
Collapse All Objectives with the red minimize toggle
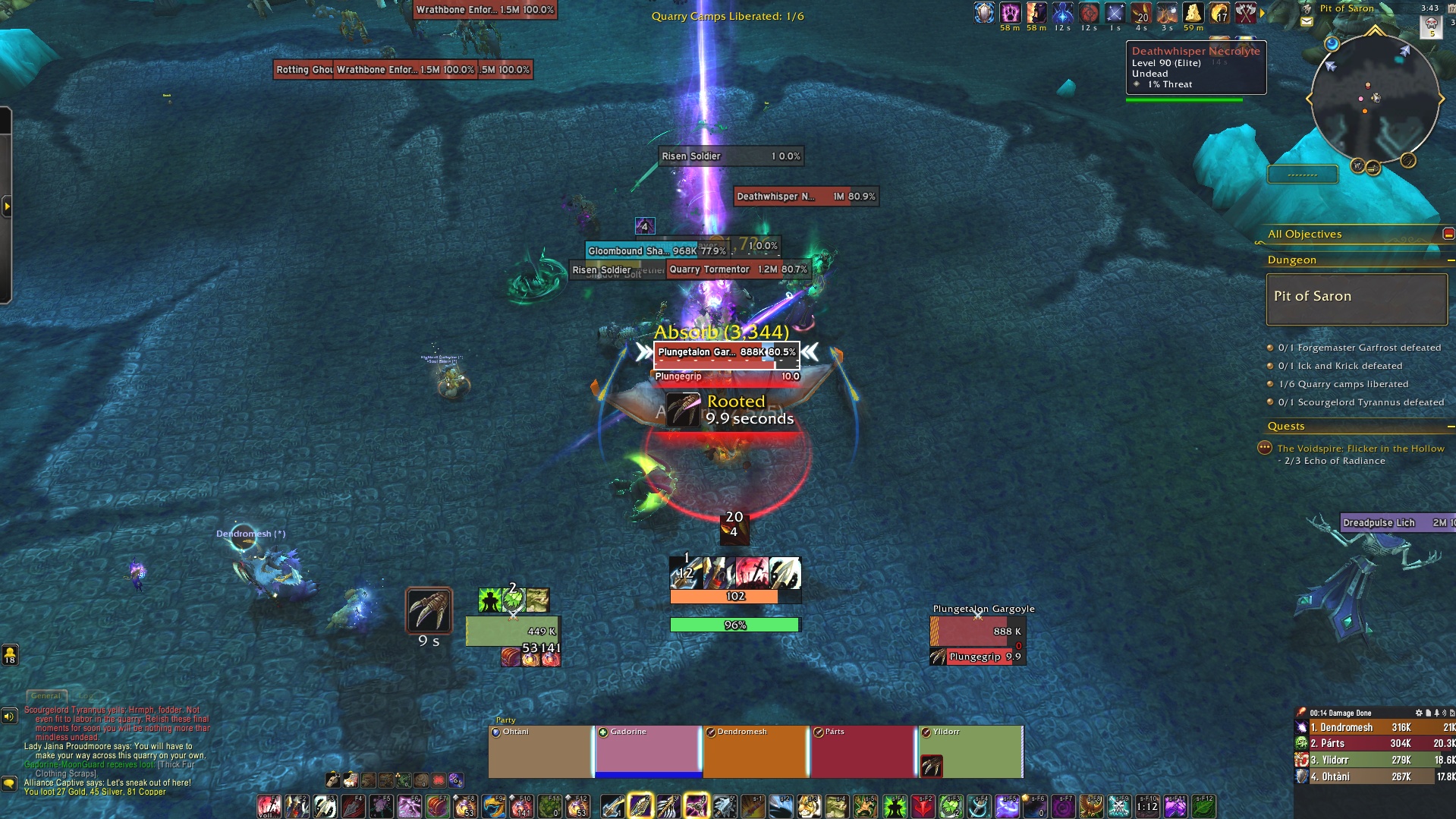point(1448,234)
